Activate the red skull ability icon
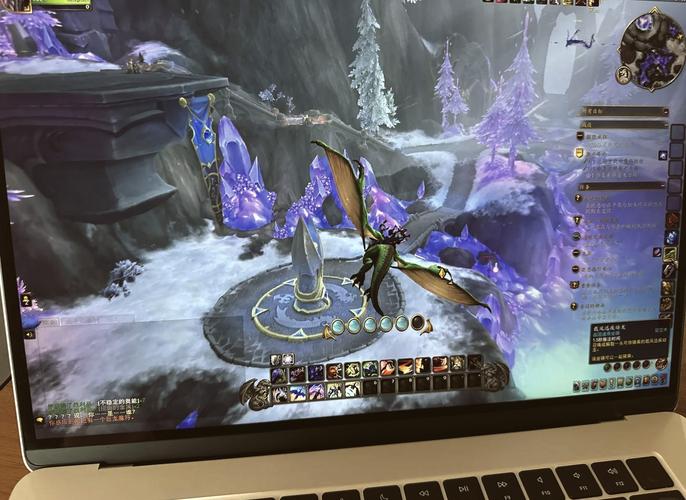The height and width of the screenshot is (500, 686). click(x=334, y=371)
